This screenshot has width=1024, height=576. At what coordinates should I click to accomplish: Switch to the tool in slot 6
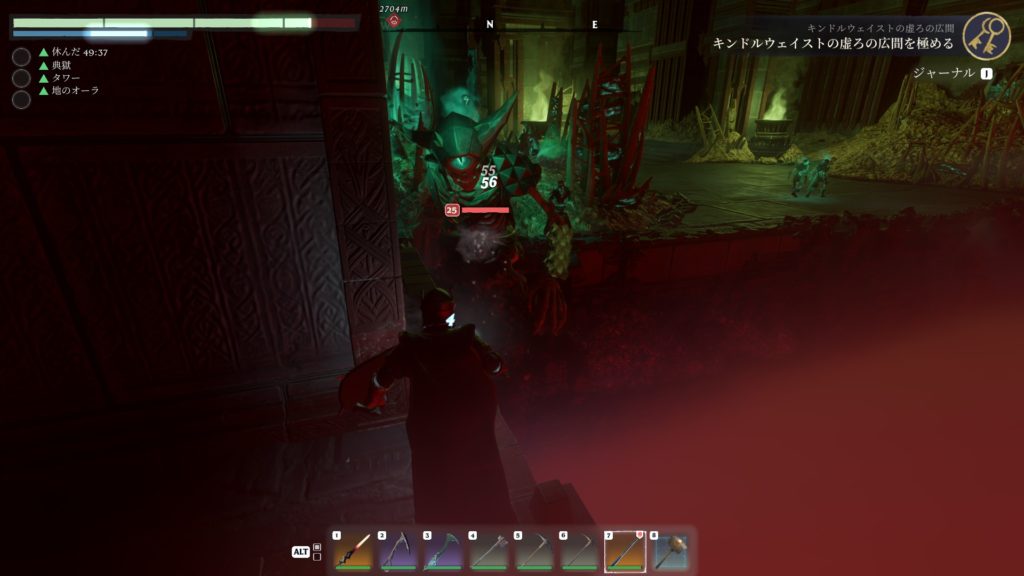click(578, 551)
